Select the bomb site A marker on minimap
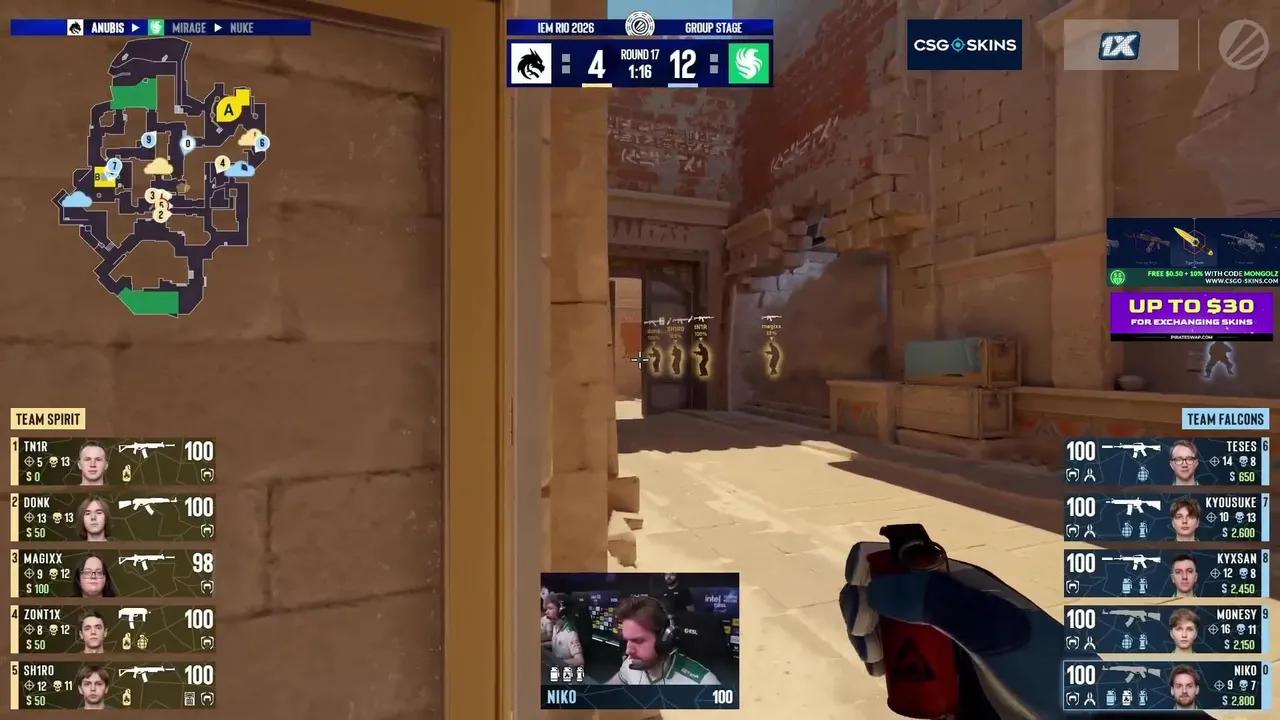The width and height of the screenshot is (1280, 720). click(x=227, y=112)
